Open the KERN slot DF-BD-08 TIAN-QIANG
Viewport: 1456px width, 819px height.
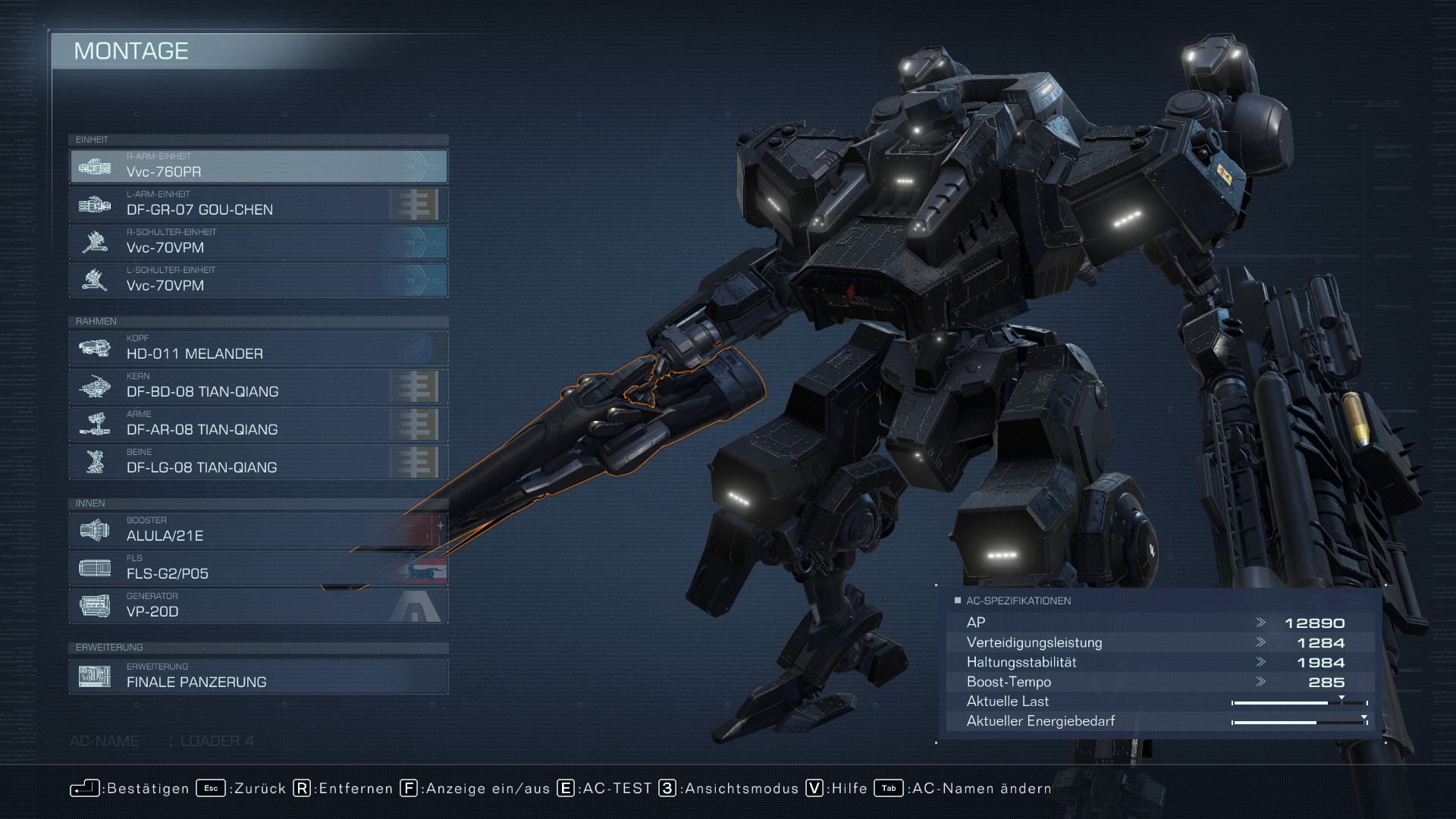259,386
